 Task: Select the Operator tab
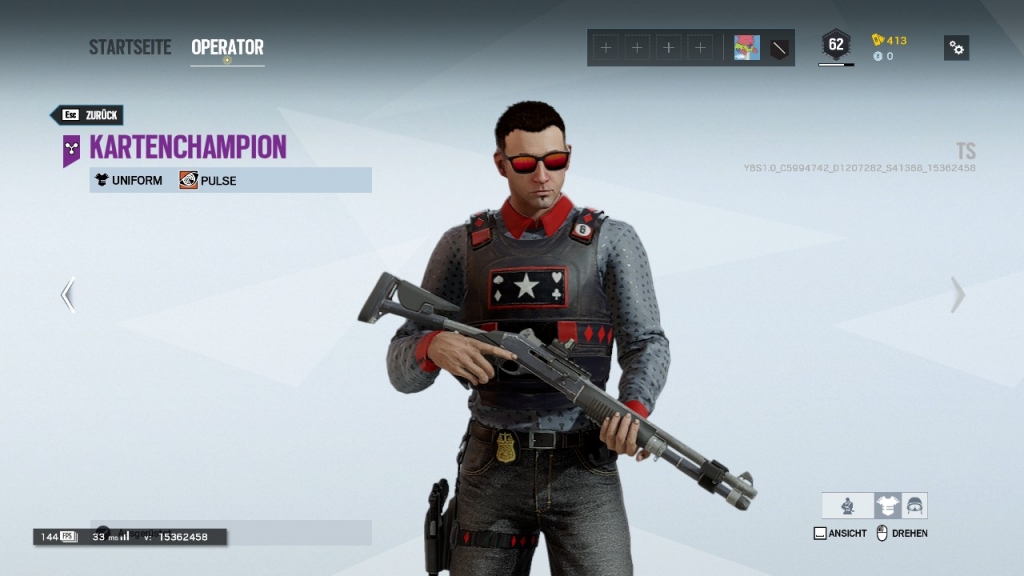click(227, 47)
